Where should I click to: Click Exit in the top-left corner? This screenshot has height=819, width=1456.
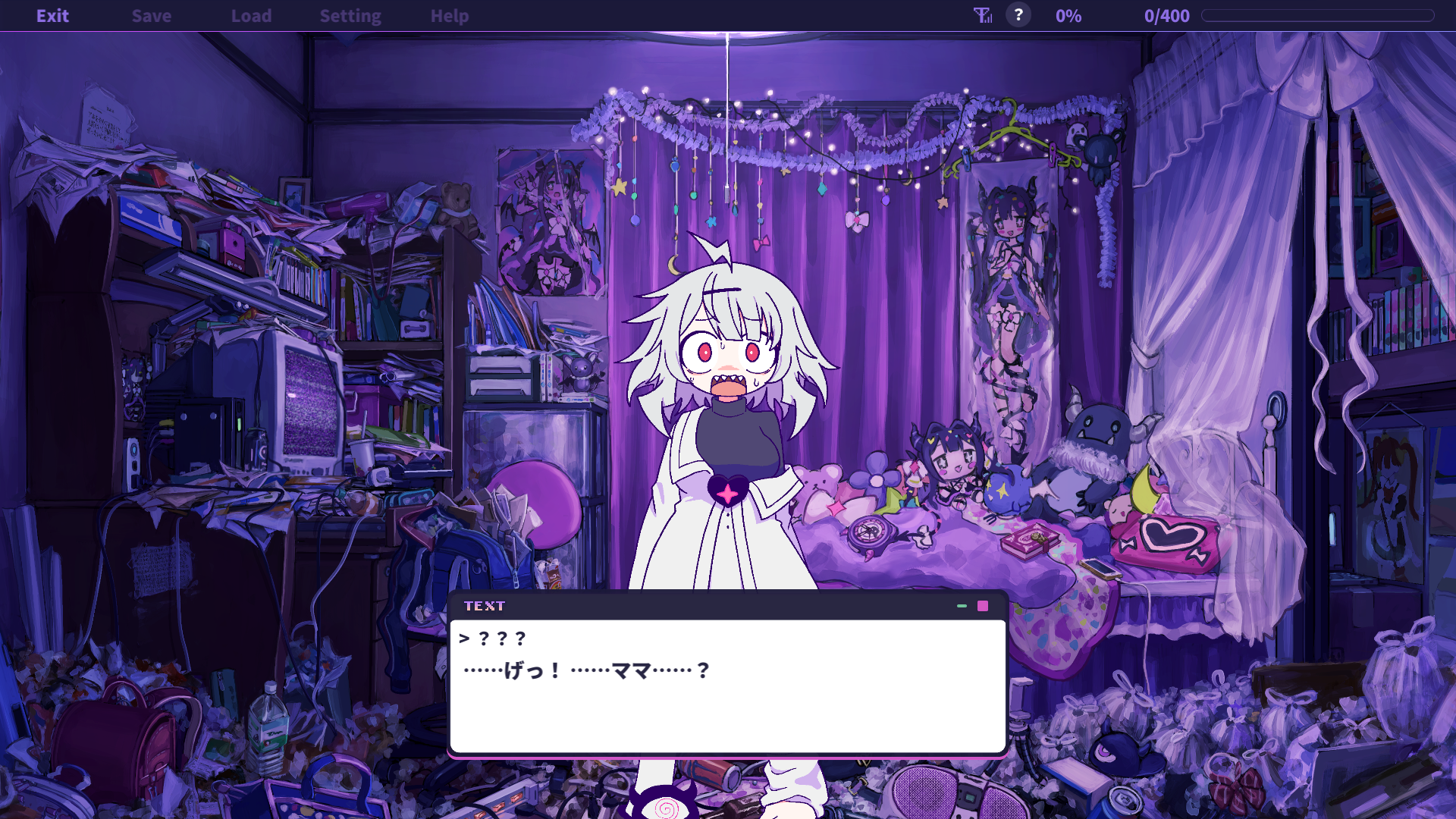(52, 15)
